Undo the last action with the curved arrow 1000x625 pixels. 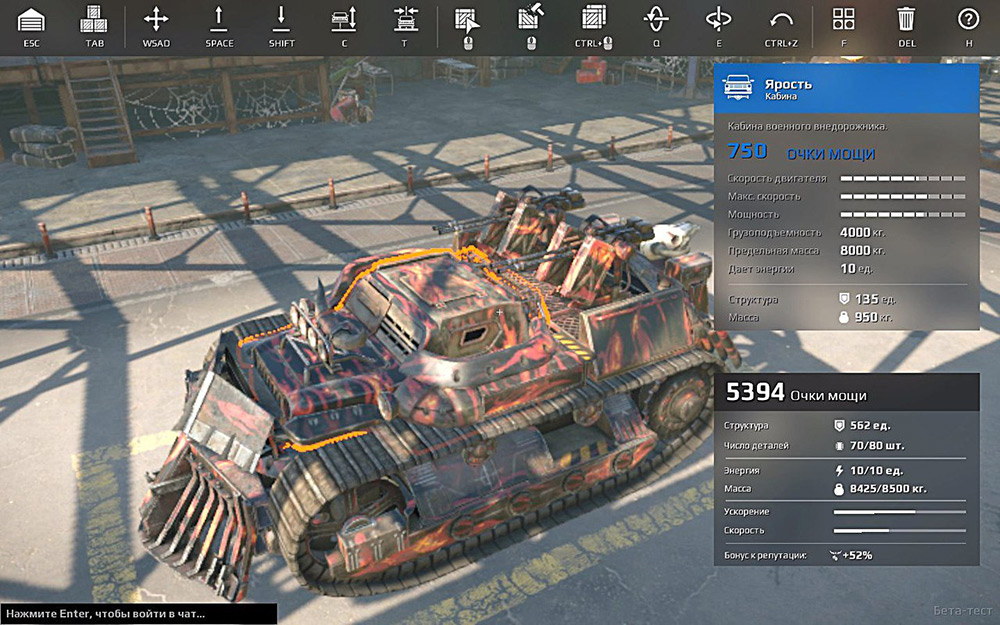781,19
